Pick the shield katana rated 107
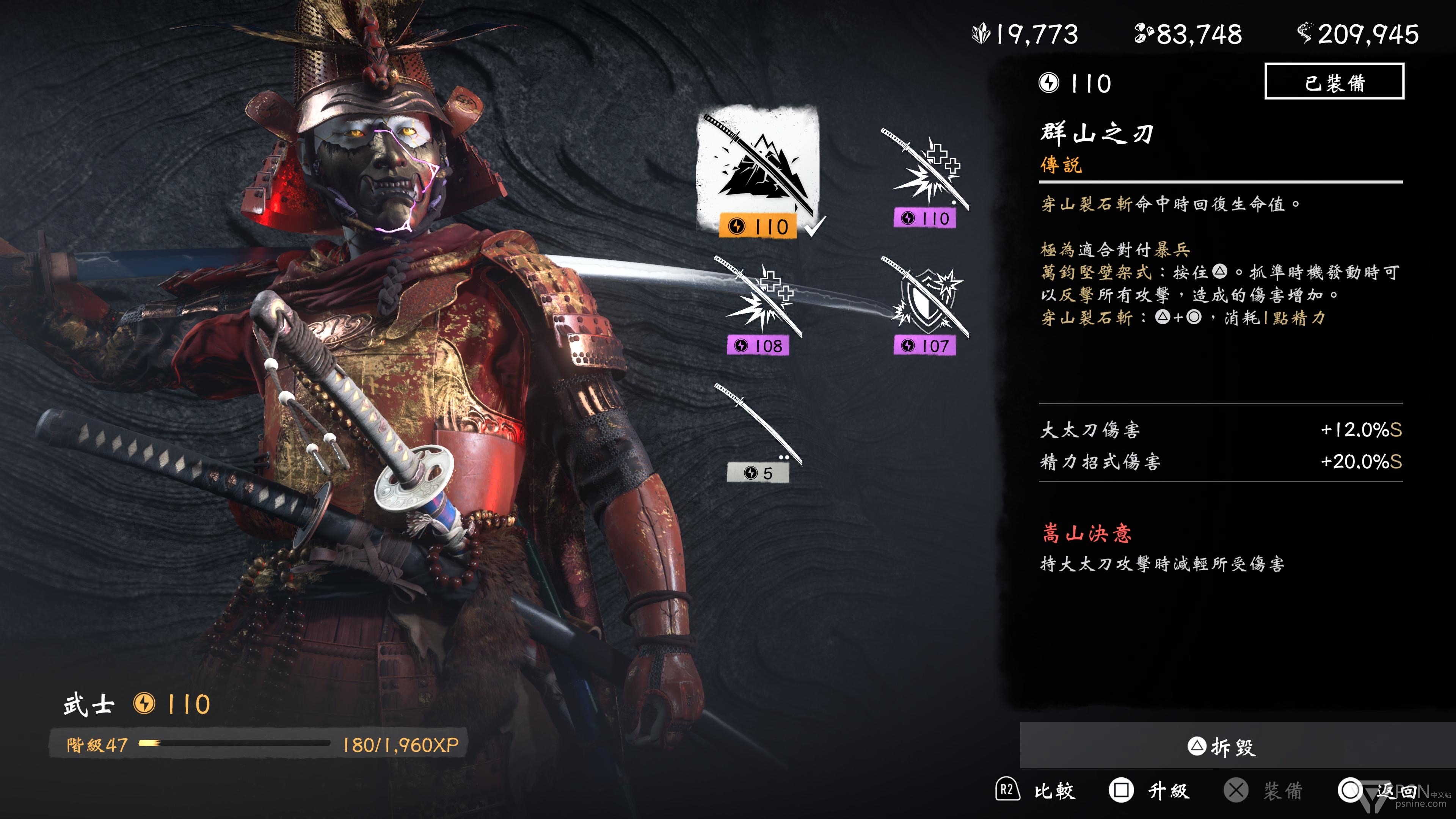Screen dimensions: 1456x819 pyautogui.click(x=925, y=303)
